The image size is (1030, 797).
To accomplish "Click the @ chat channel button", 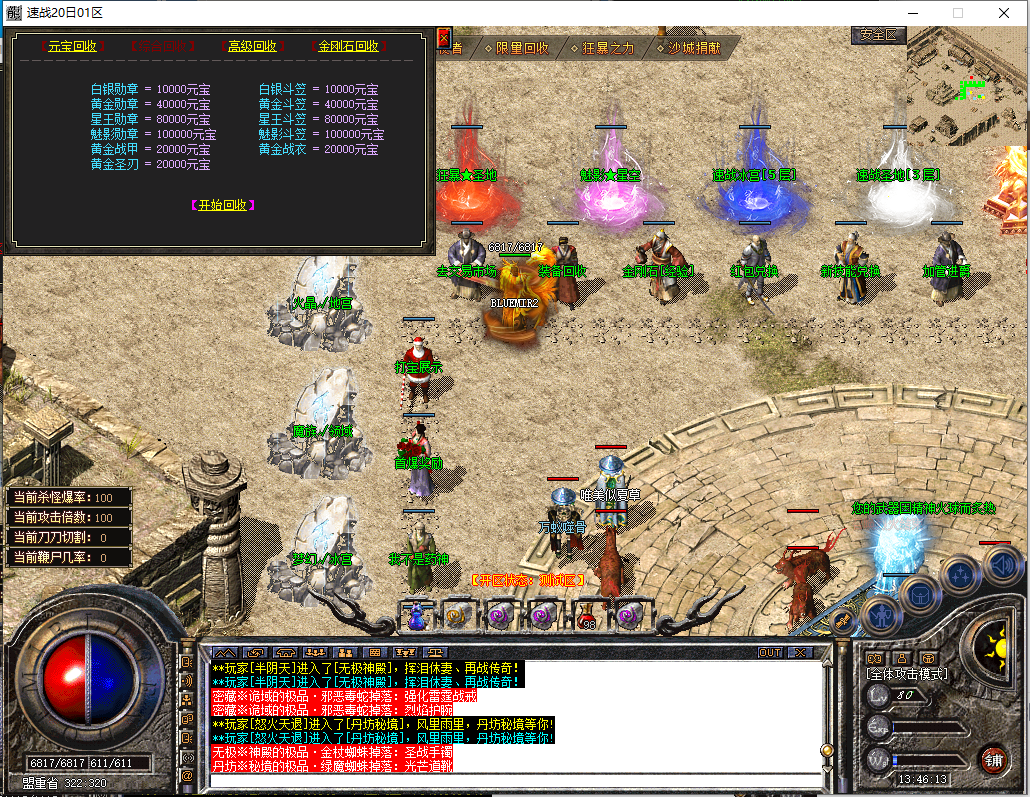I will pos(187,775).
